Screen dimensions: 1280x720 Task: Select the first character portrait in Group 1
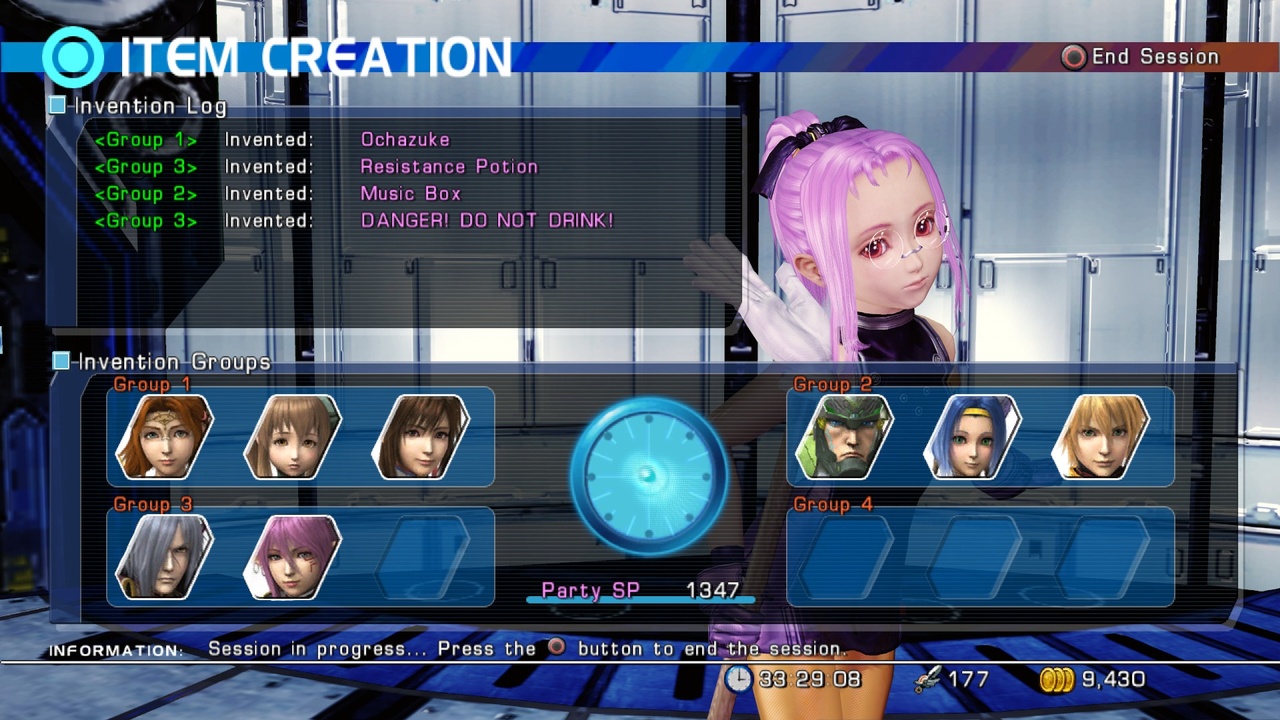click(163, 437)
